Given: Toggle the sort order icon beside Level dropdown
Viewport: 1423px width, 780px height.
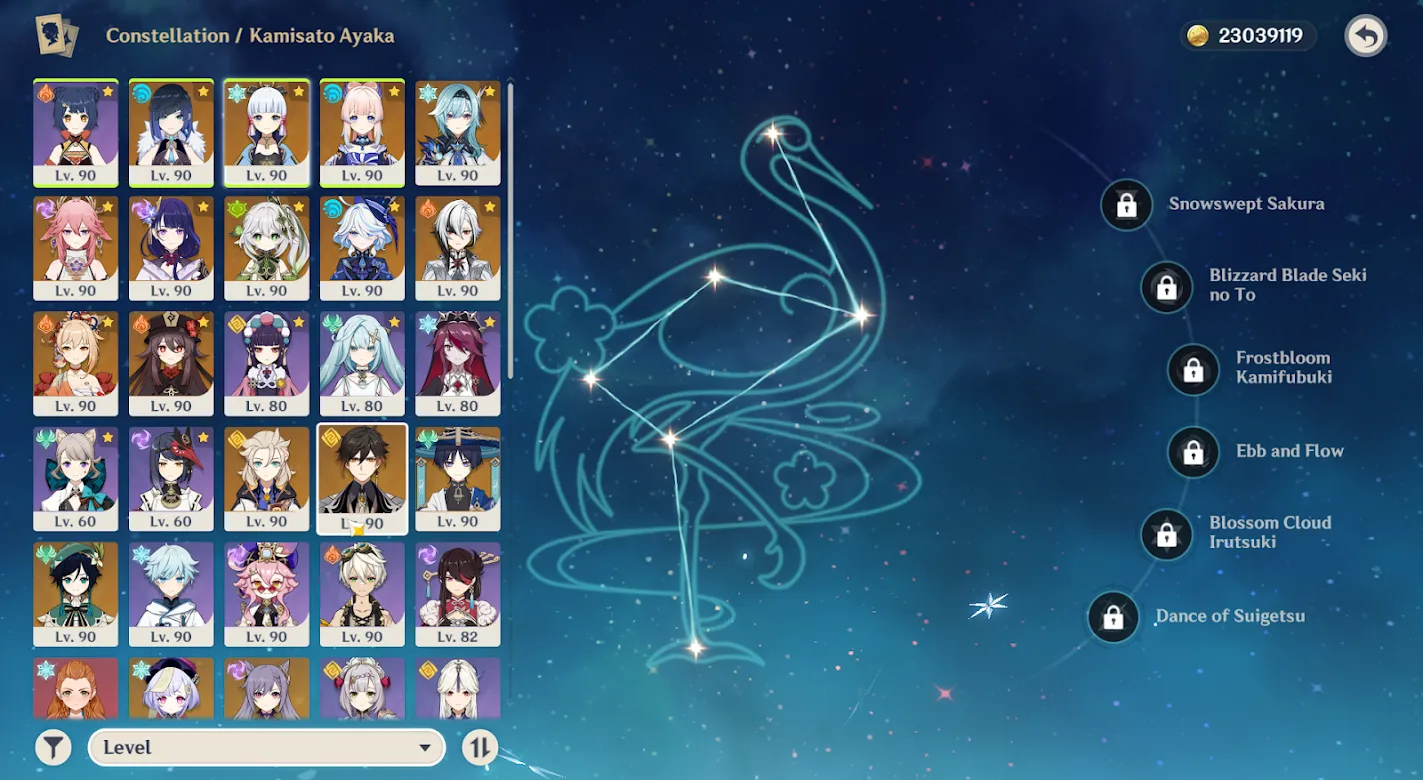Looking at the screenshot, I should (478, 746).
